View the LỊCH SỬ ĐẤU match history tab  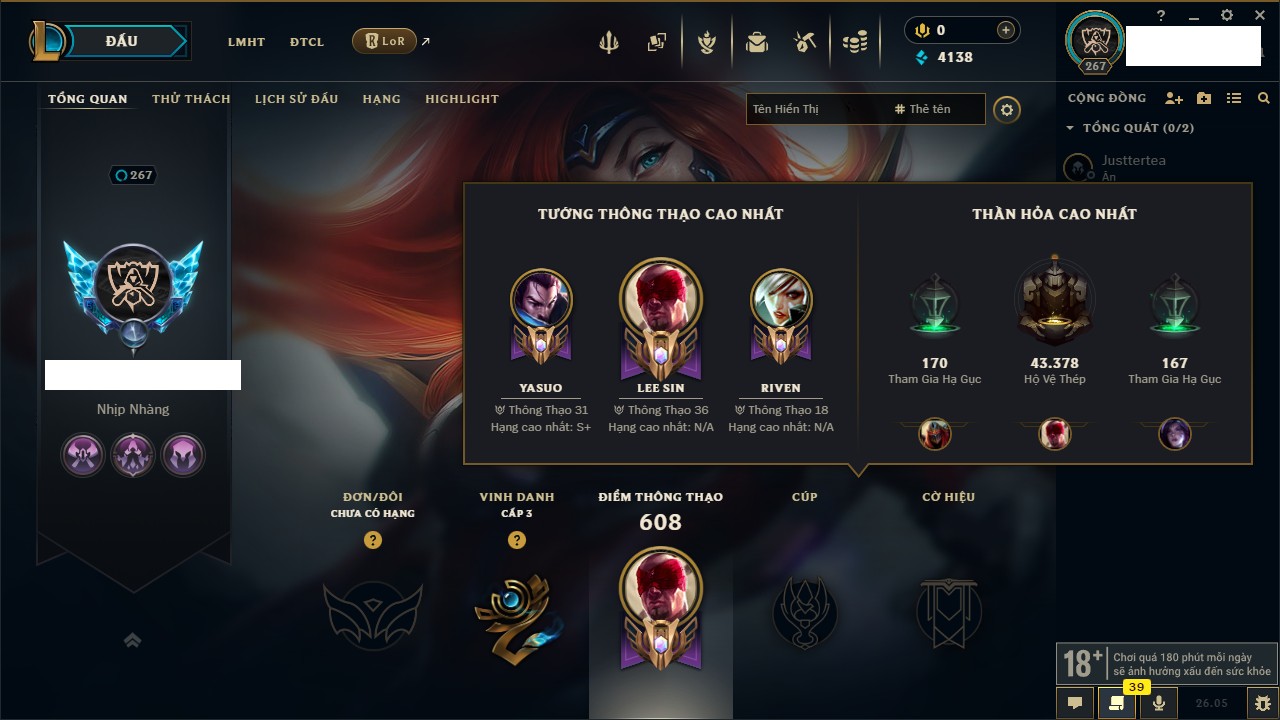pyautogui.click(x=296, y=99)
